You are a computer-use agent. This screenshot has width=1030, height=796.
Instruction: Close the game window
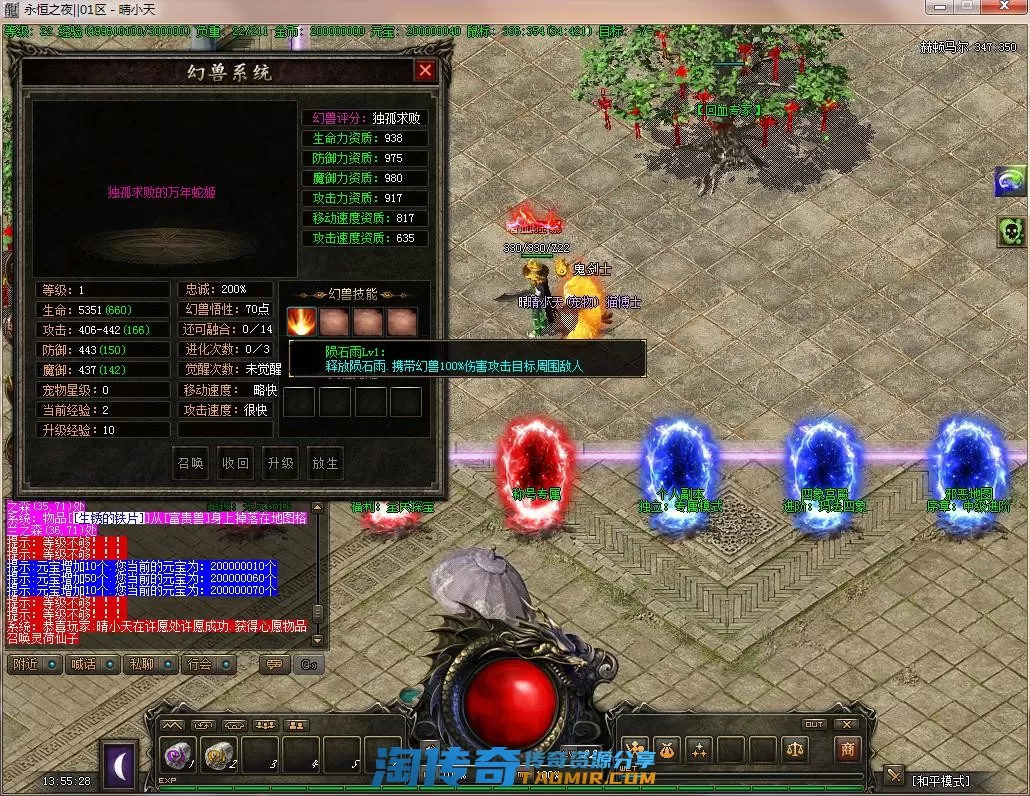point(1005,7)
